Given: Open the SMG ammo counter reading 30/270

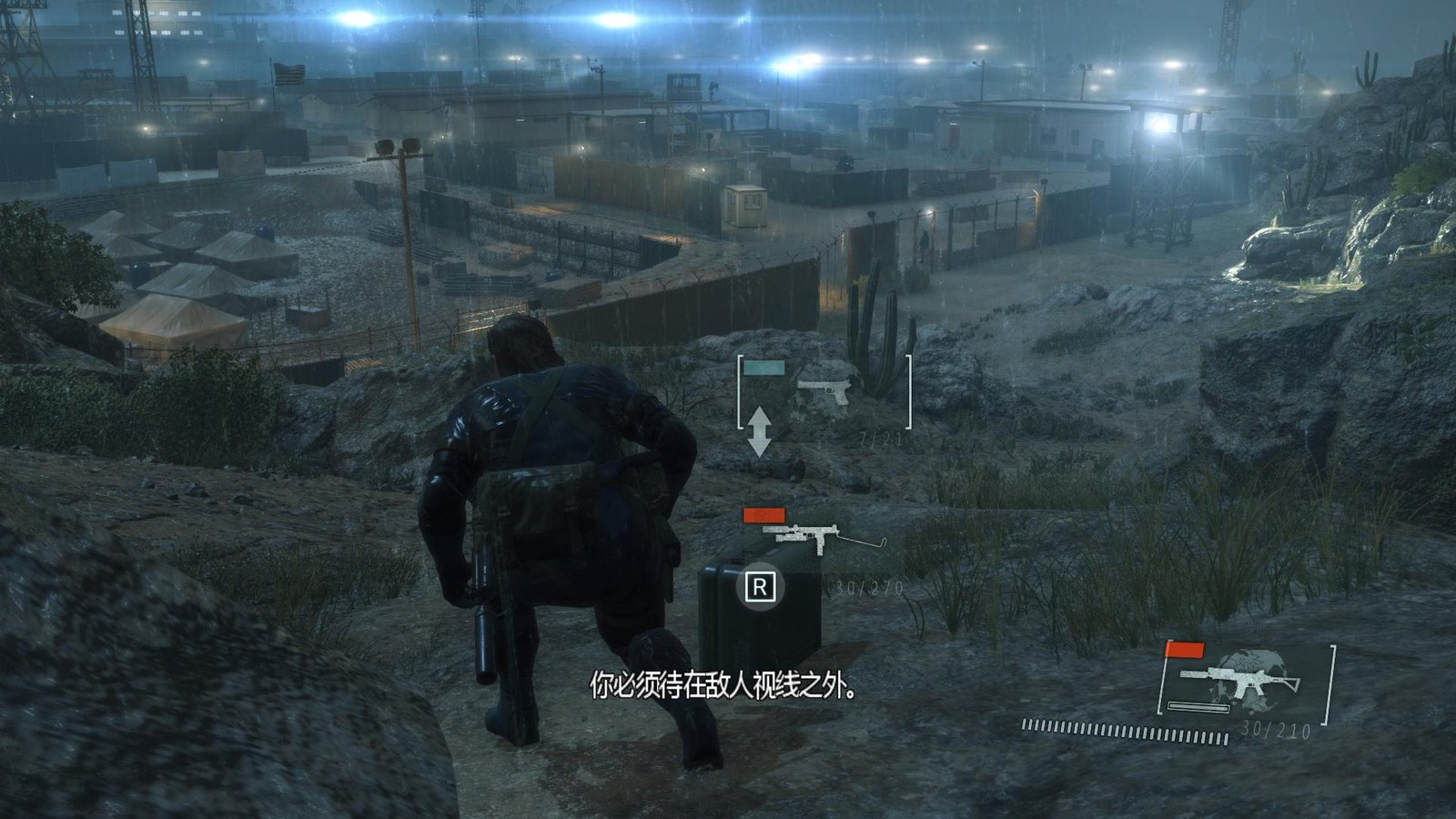Looking at the screenshot, I should [867, 589].
